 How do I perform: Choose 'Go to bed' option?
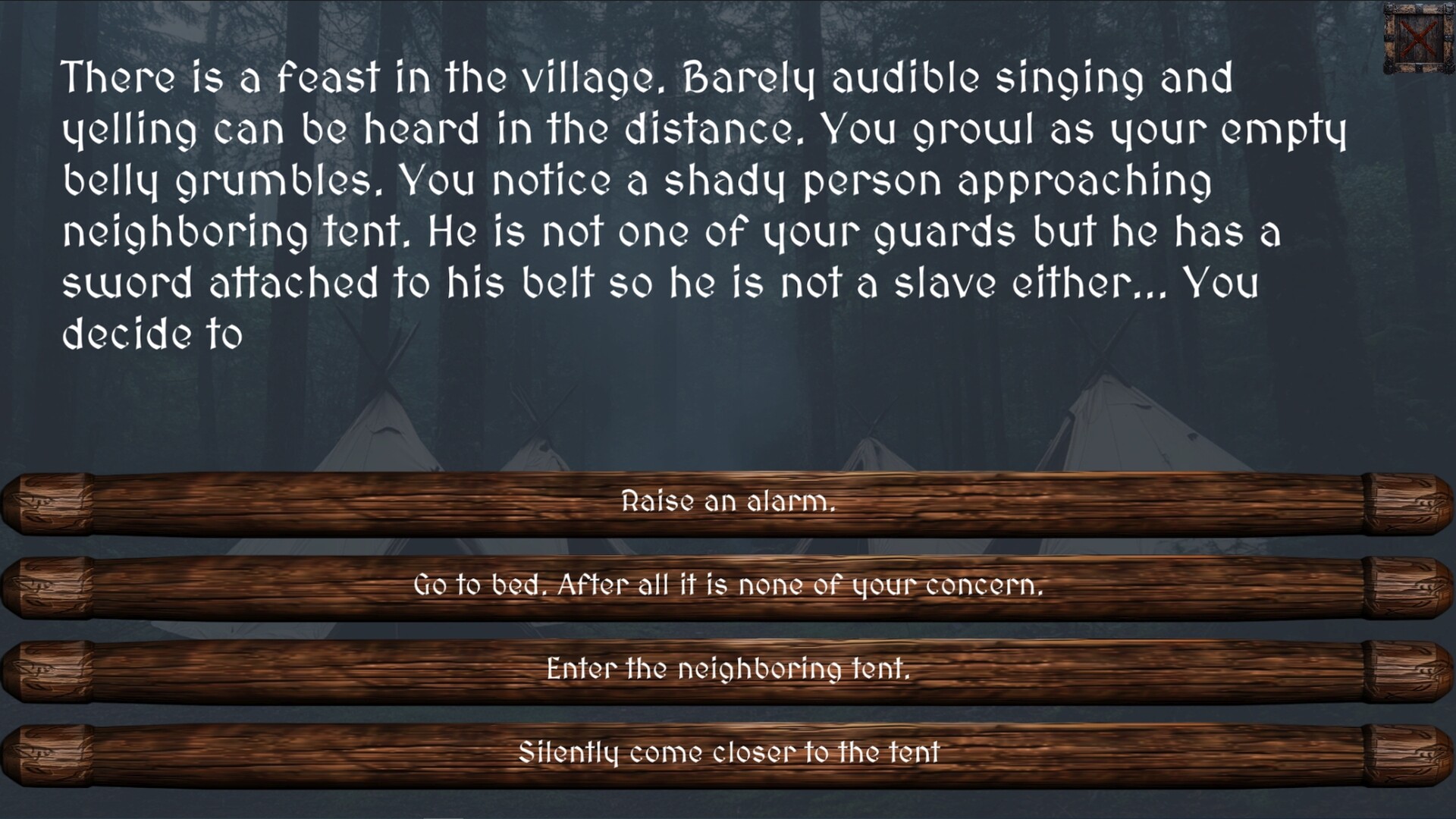coord(728,585)
